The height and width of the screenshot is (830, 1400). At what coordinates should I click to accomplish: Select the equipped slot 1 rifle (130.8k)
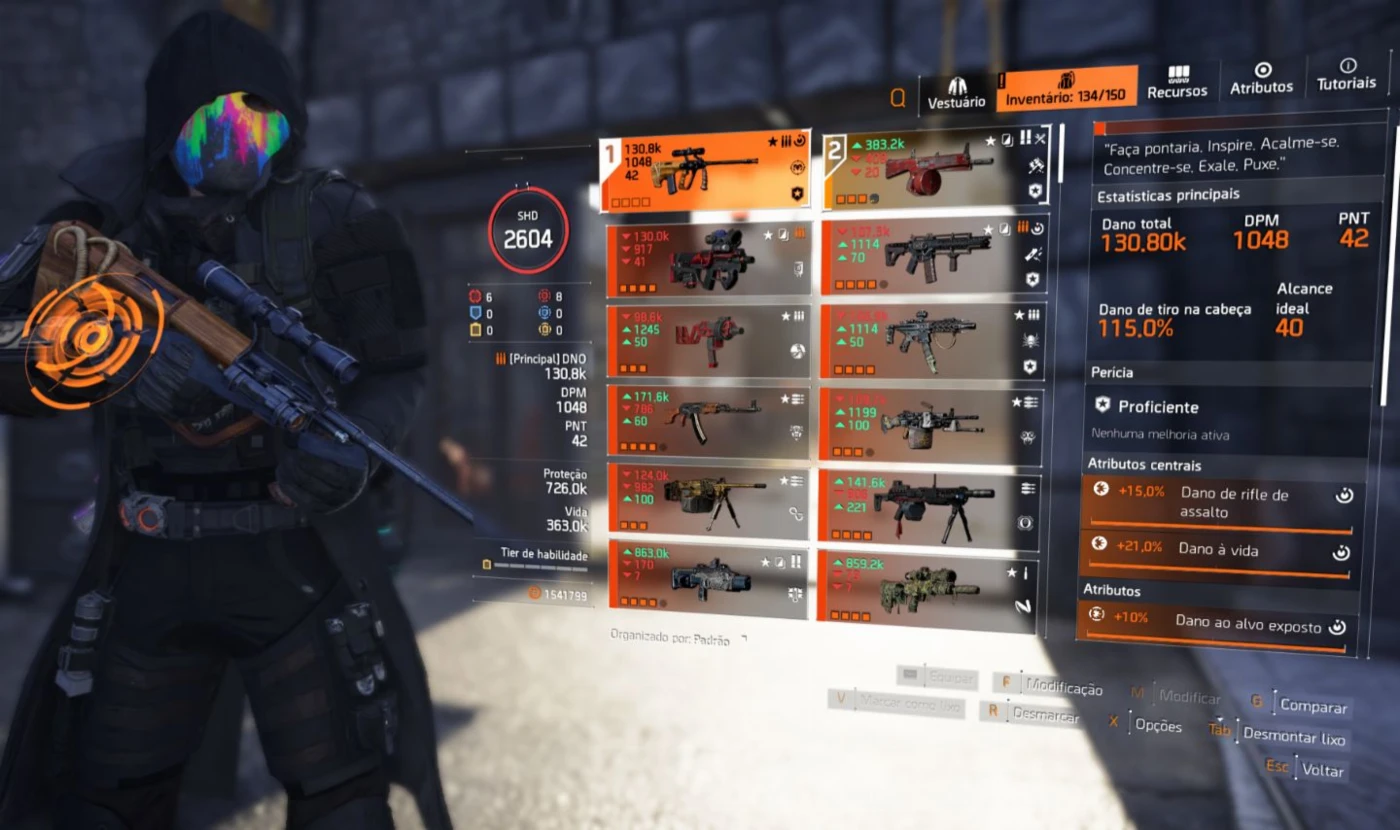(705, 171)
